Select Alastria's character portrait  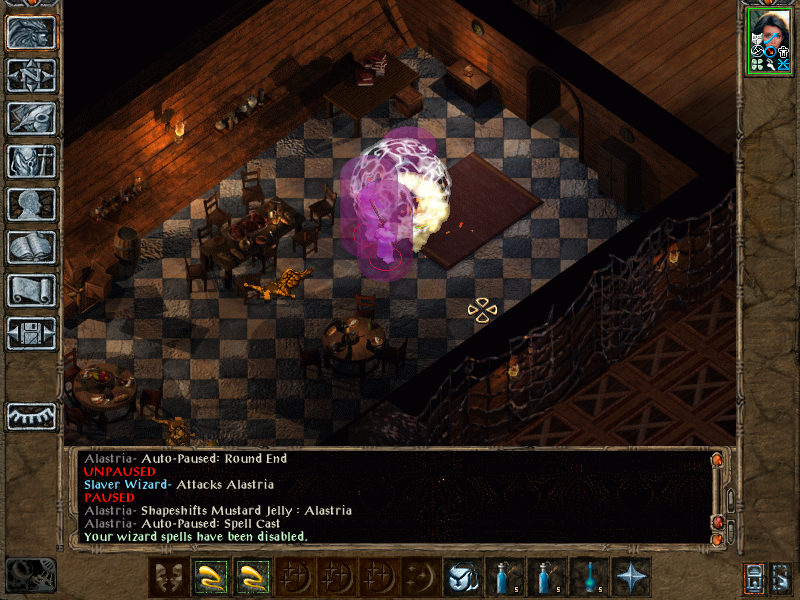point(770,40)
